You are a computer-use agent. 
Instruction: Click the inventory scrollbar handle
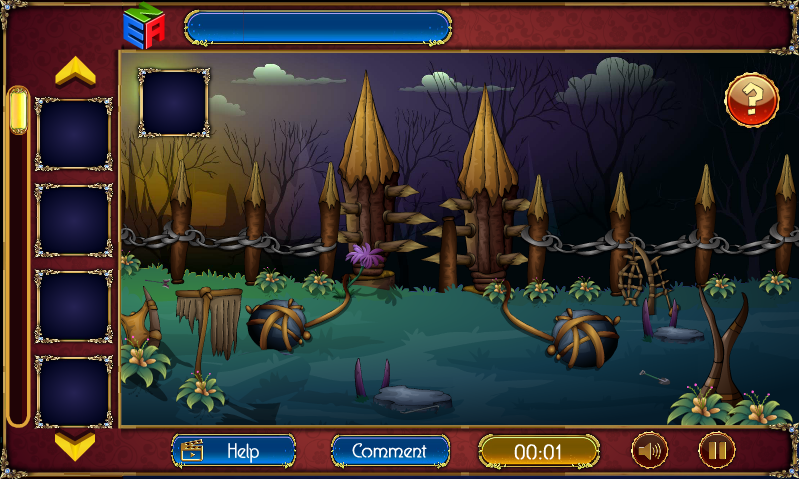click(18, 111)
